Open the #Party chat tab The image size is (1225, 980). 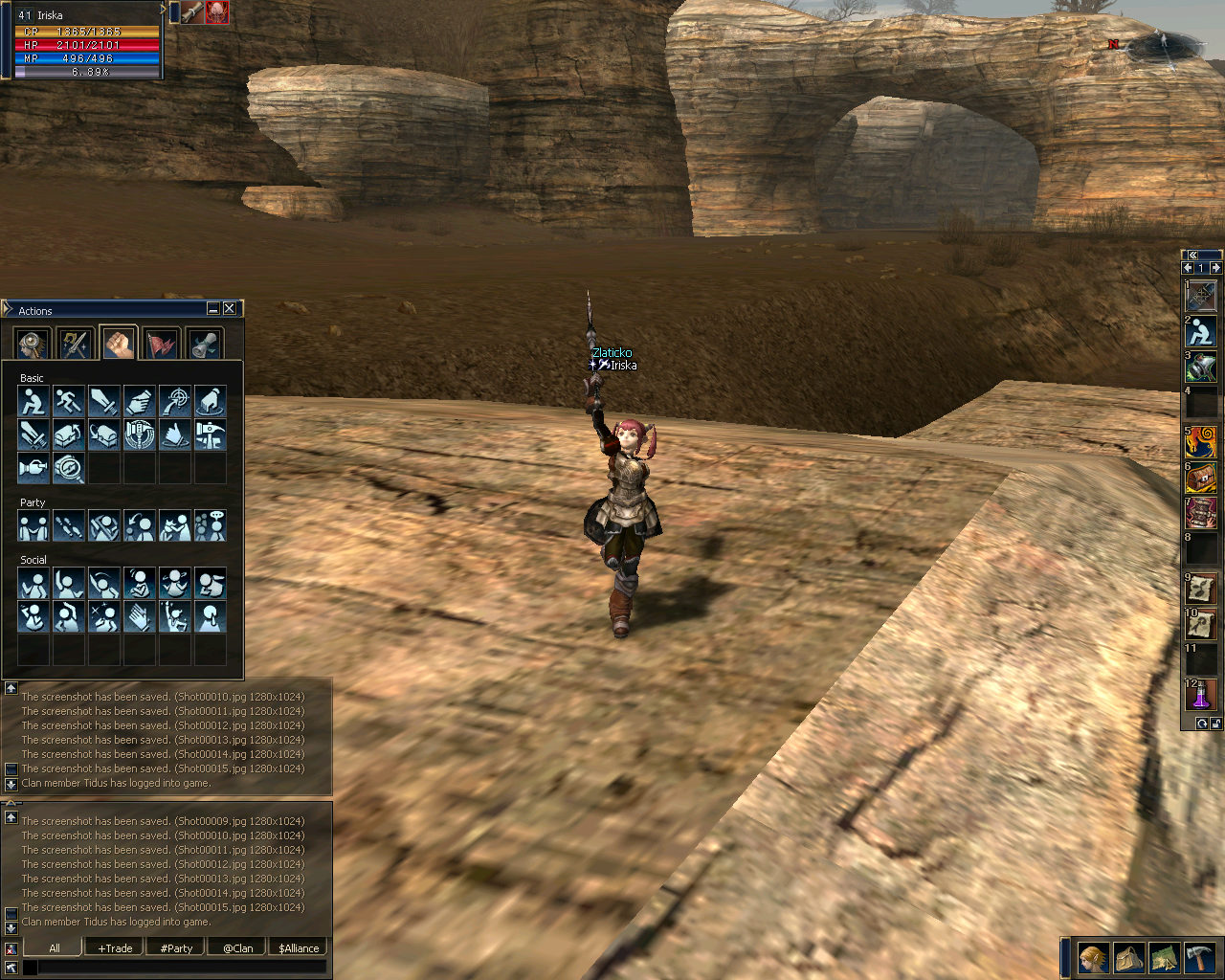click(176, 948)
